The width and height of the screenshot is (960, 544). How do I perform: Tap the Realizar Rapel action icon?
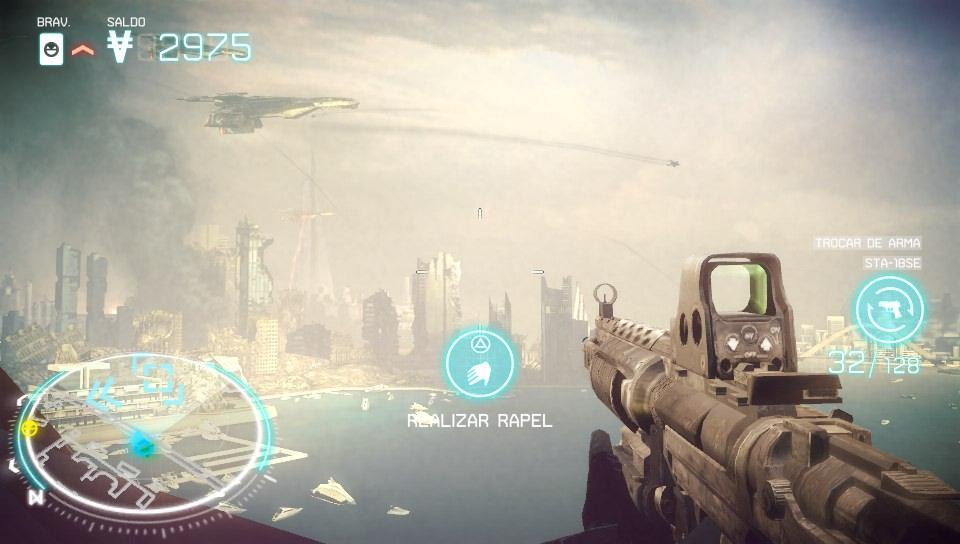click(x=480, y=362)
